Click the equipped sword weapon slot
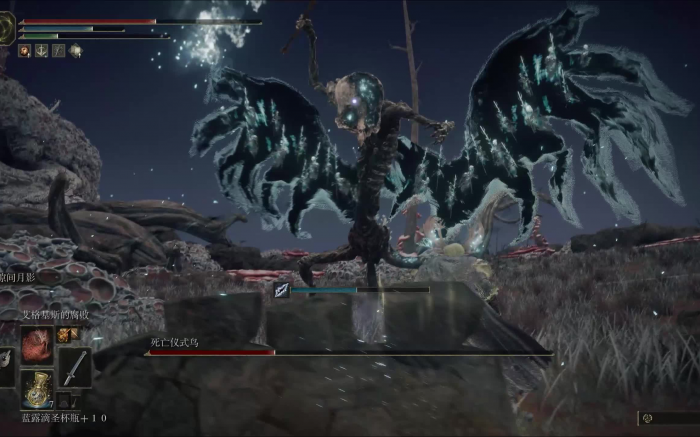Screen dimensions: 700x437 click(74, 367)
